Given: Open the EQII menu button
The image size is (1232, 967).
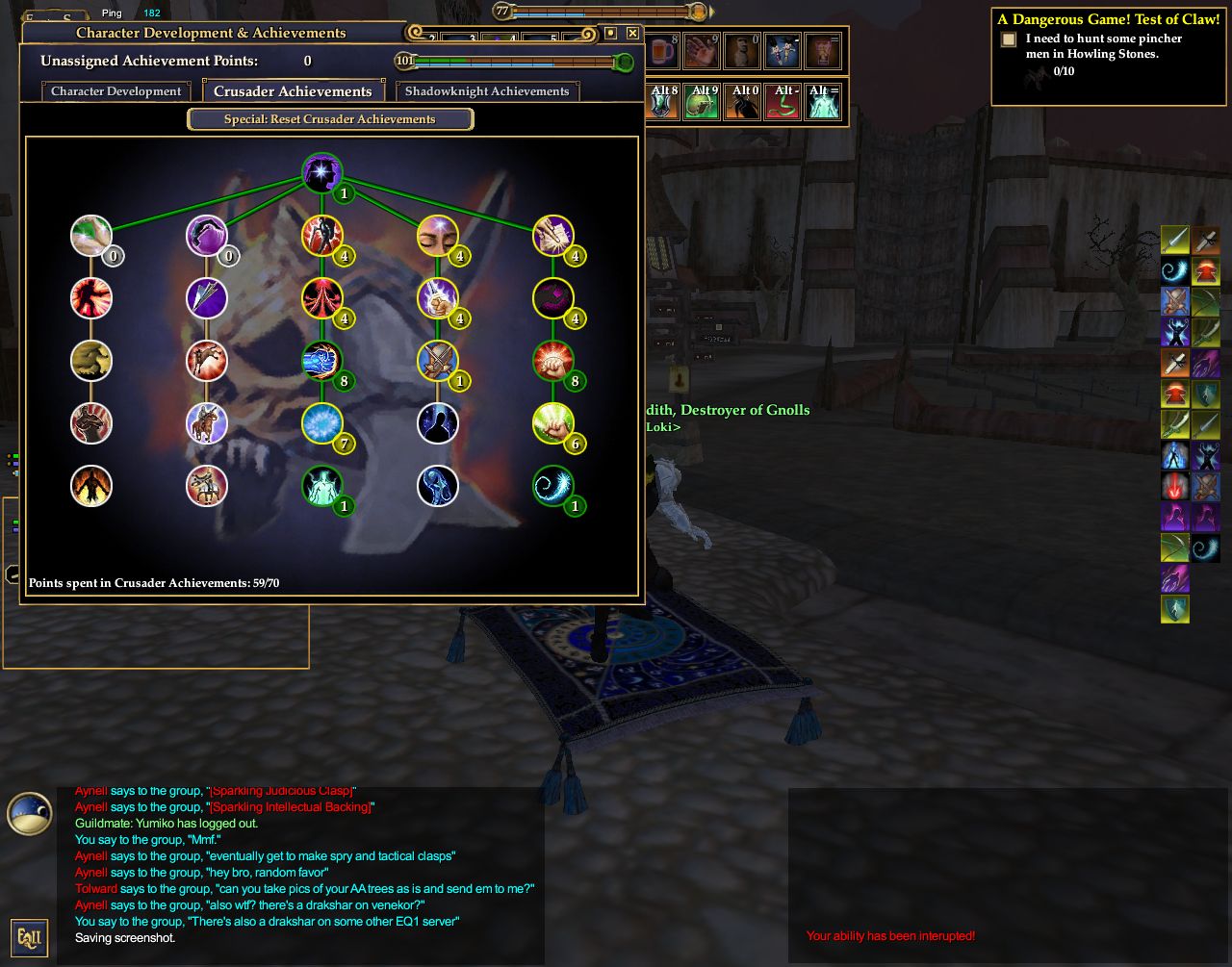Looking at the screenshot, I should (29, 936).
